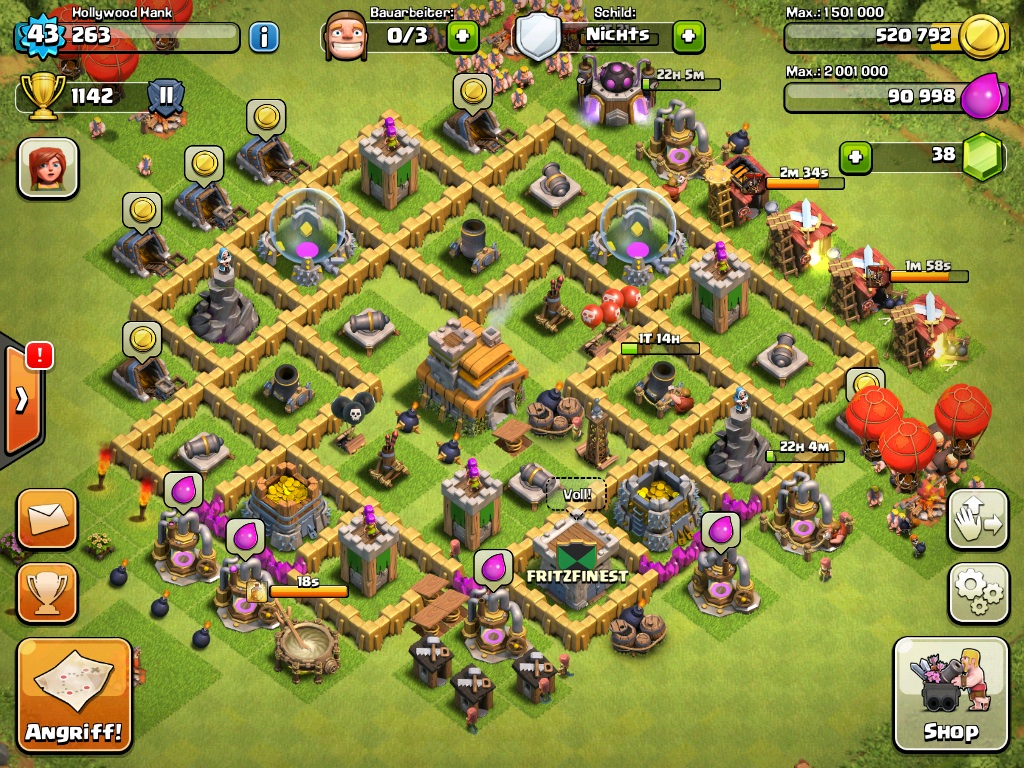Viewport: 1024px width, 768px height.
Task: Show the trophy leaderboard button
Action: click(47, 593)
